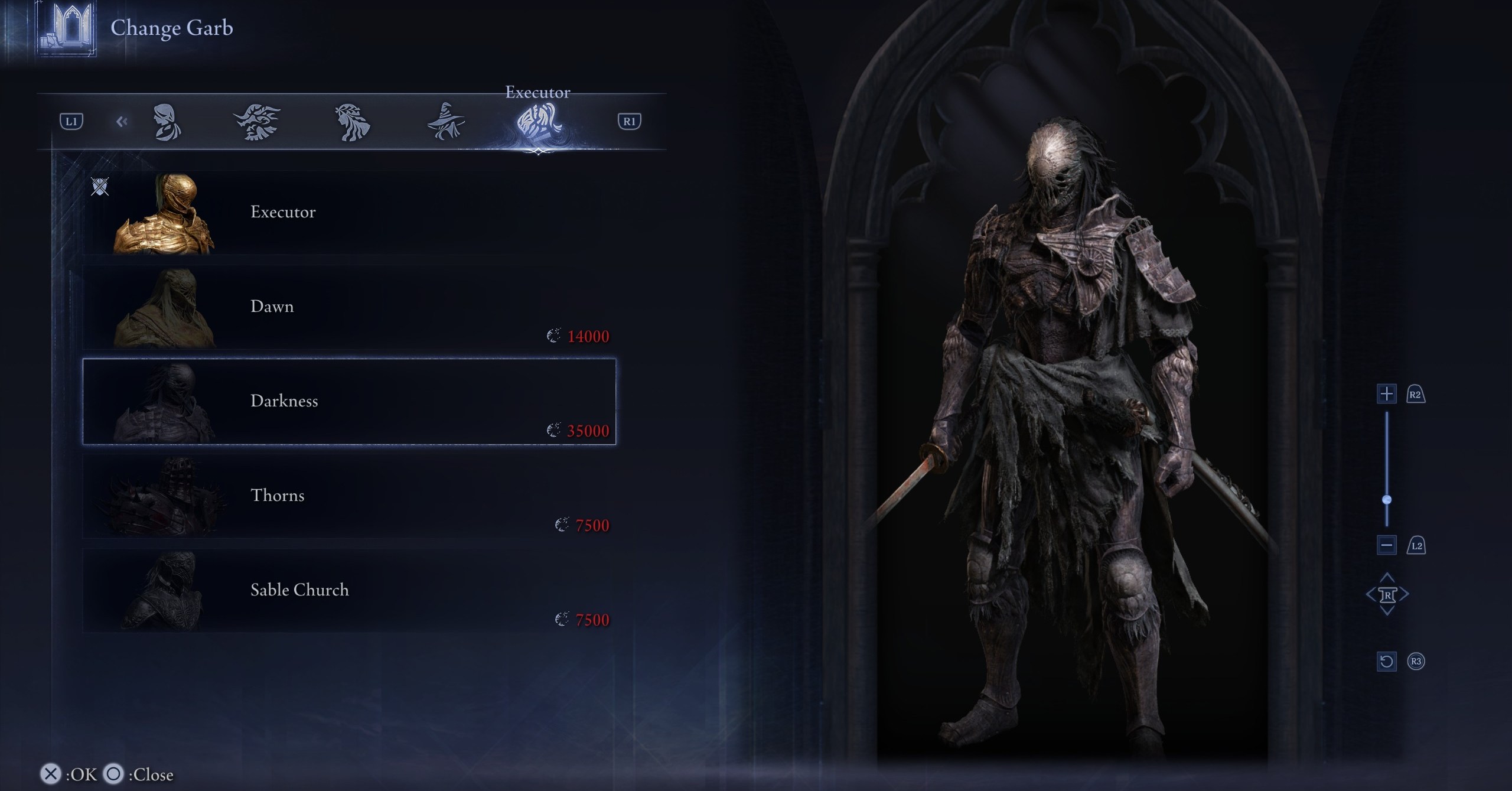
Task: Select the Executor default garb entry
Action: tap(348, 213)
